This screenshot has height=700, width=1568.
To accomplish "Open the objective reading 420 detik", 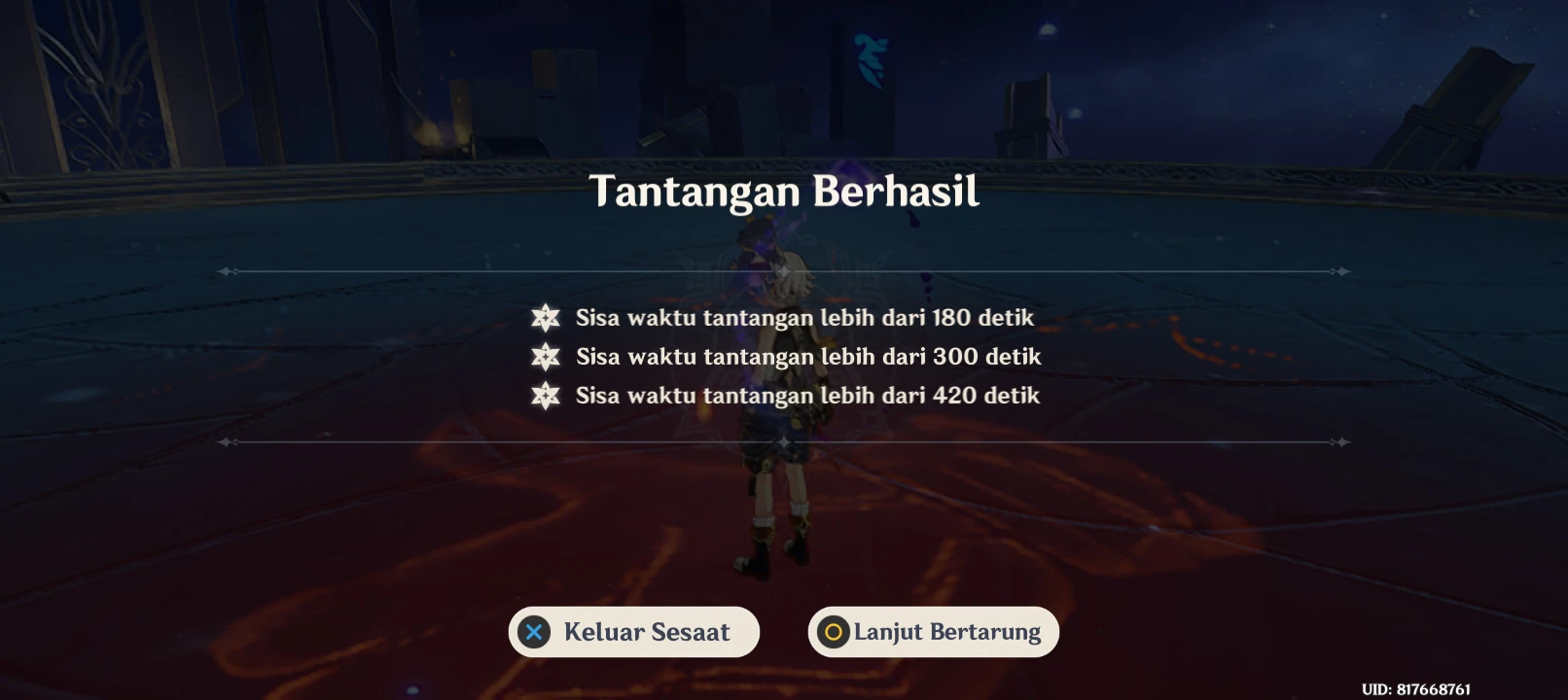I will click(x=807, y=396).
